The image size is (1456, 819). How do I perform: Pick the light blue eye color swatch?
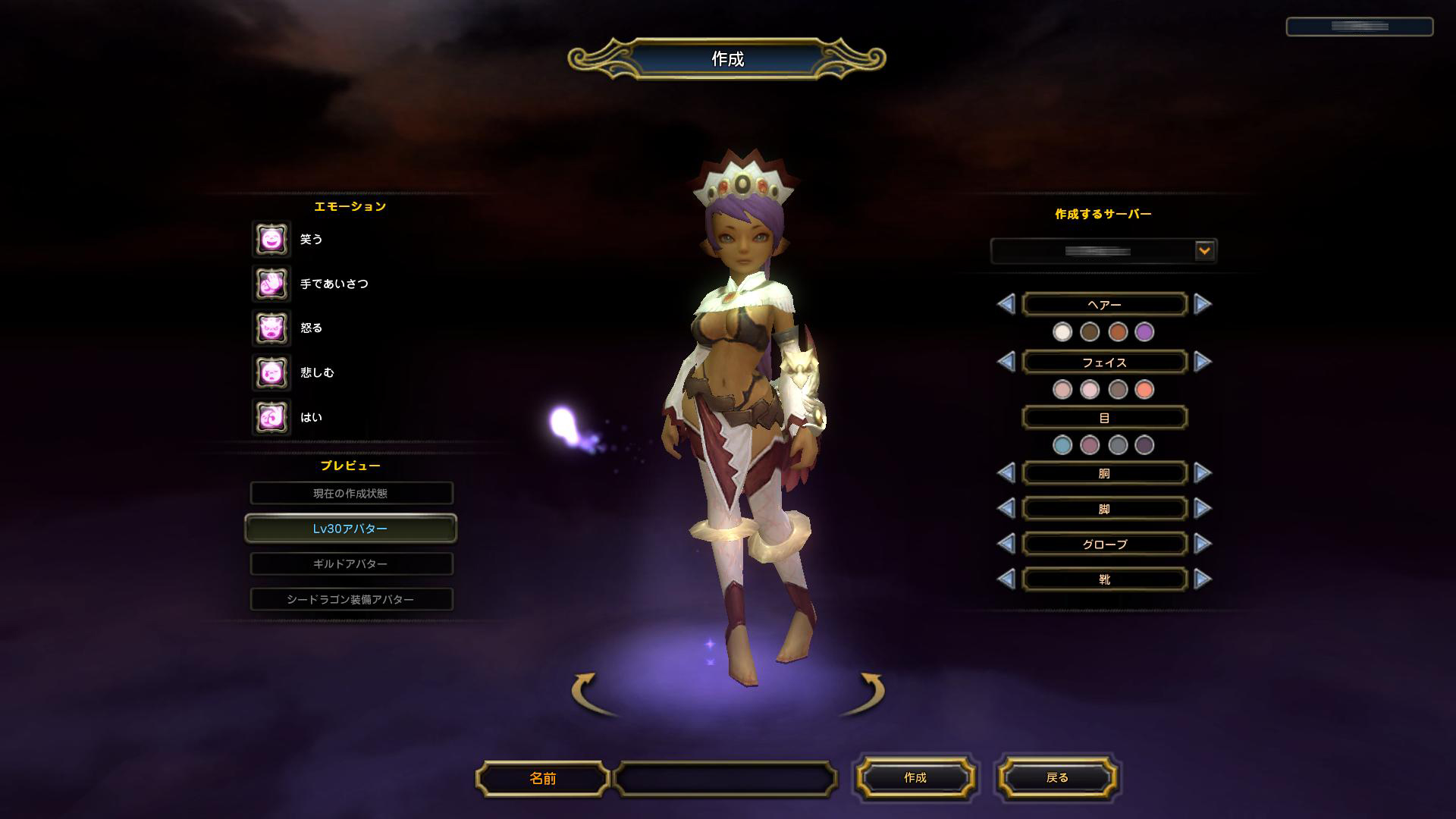tap(1062, 445)
